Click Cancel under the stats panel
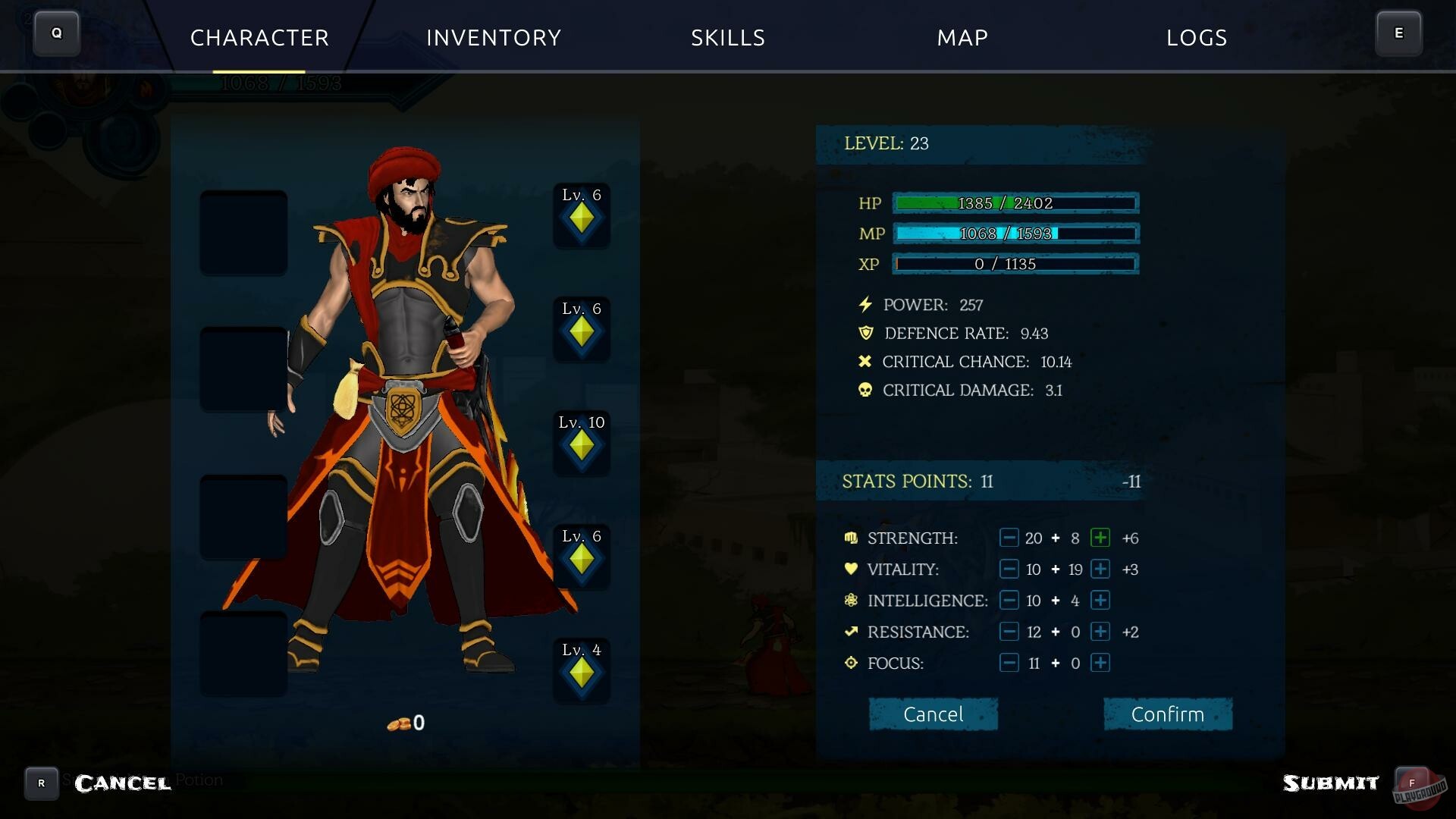The width and height of the screenshot is (1456, 819). pyautogui.click(x=933, y=714)
